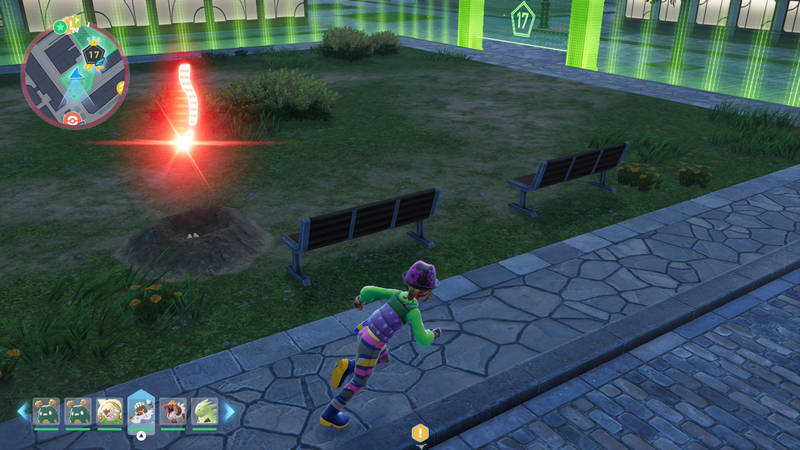
Task: Click the level 17 zone marker on minimap
Action: 94,55
